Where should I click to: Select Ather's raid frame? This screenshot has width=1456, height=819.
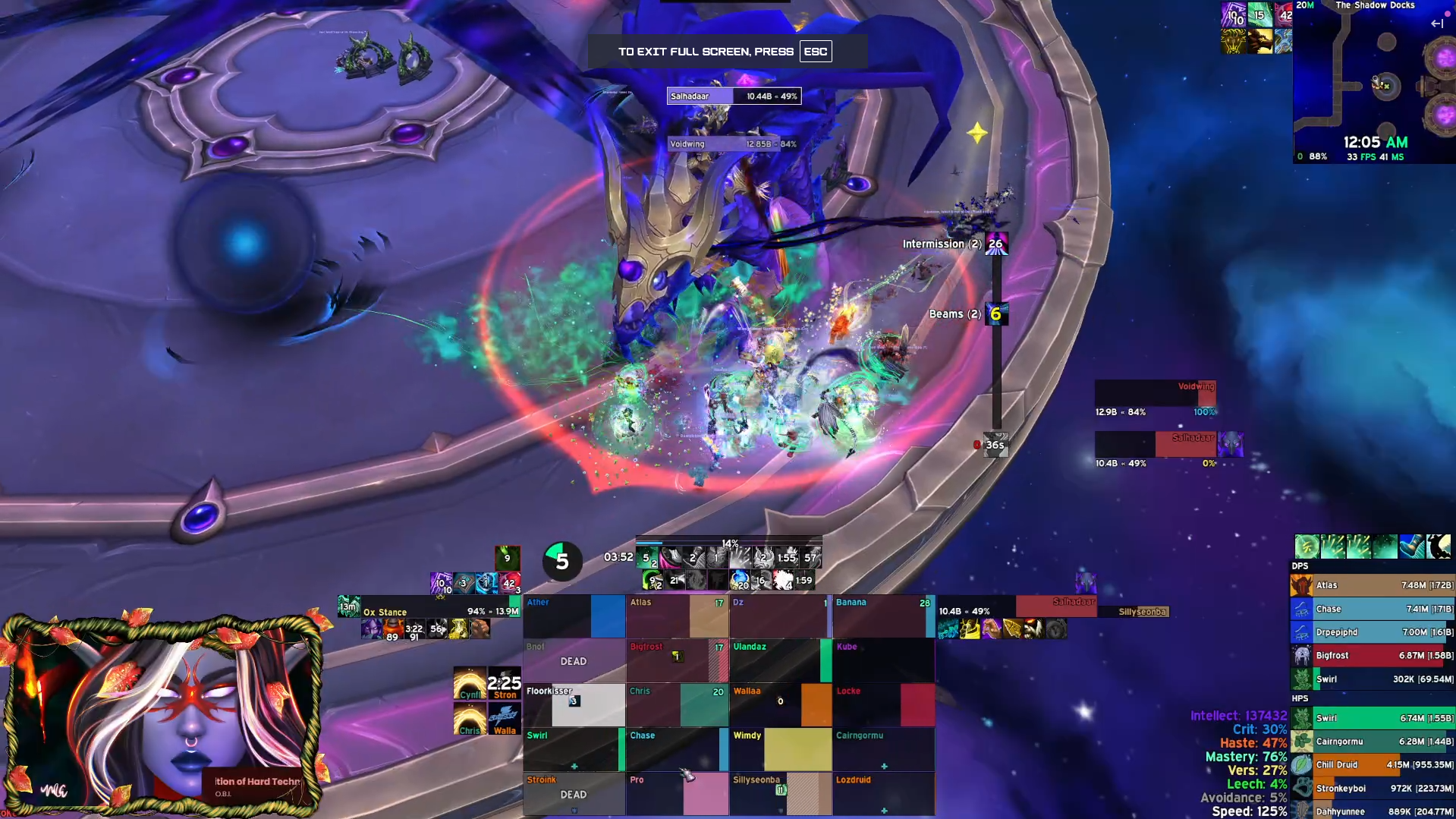574,616
